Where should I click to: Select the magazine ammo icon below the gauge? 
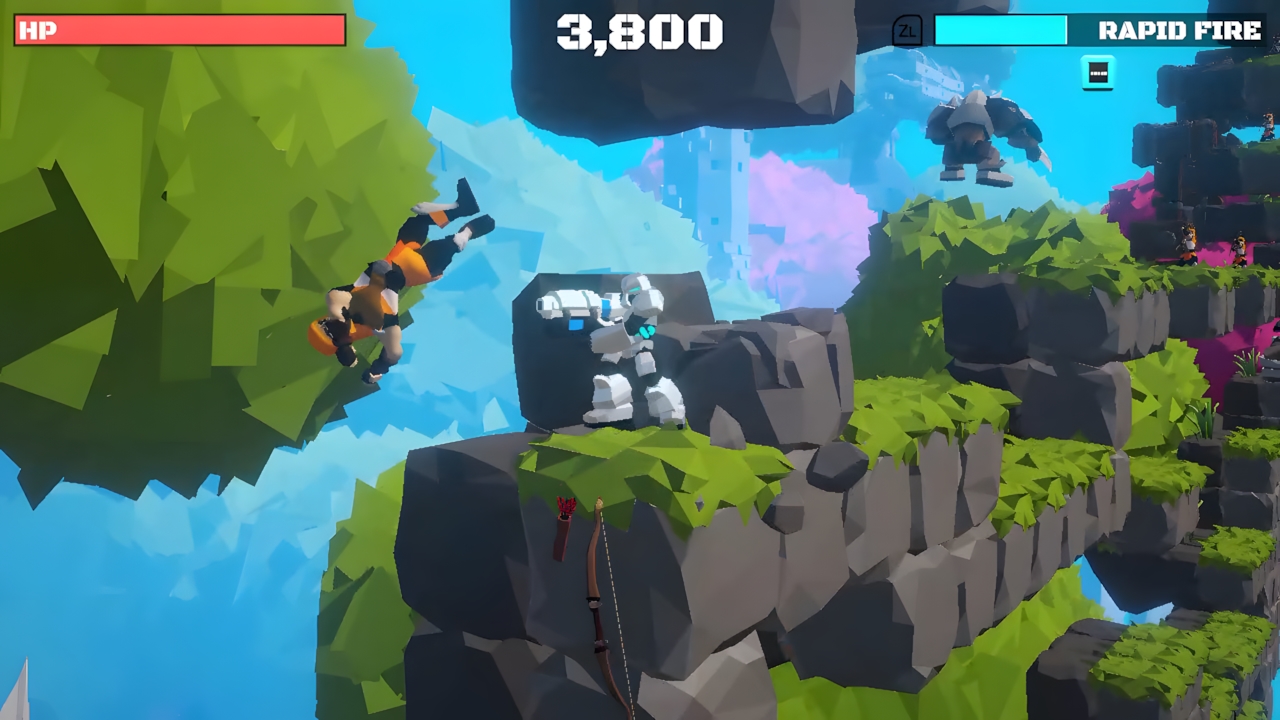(x=1097, y=72)
